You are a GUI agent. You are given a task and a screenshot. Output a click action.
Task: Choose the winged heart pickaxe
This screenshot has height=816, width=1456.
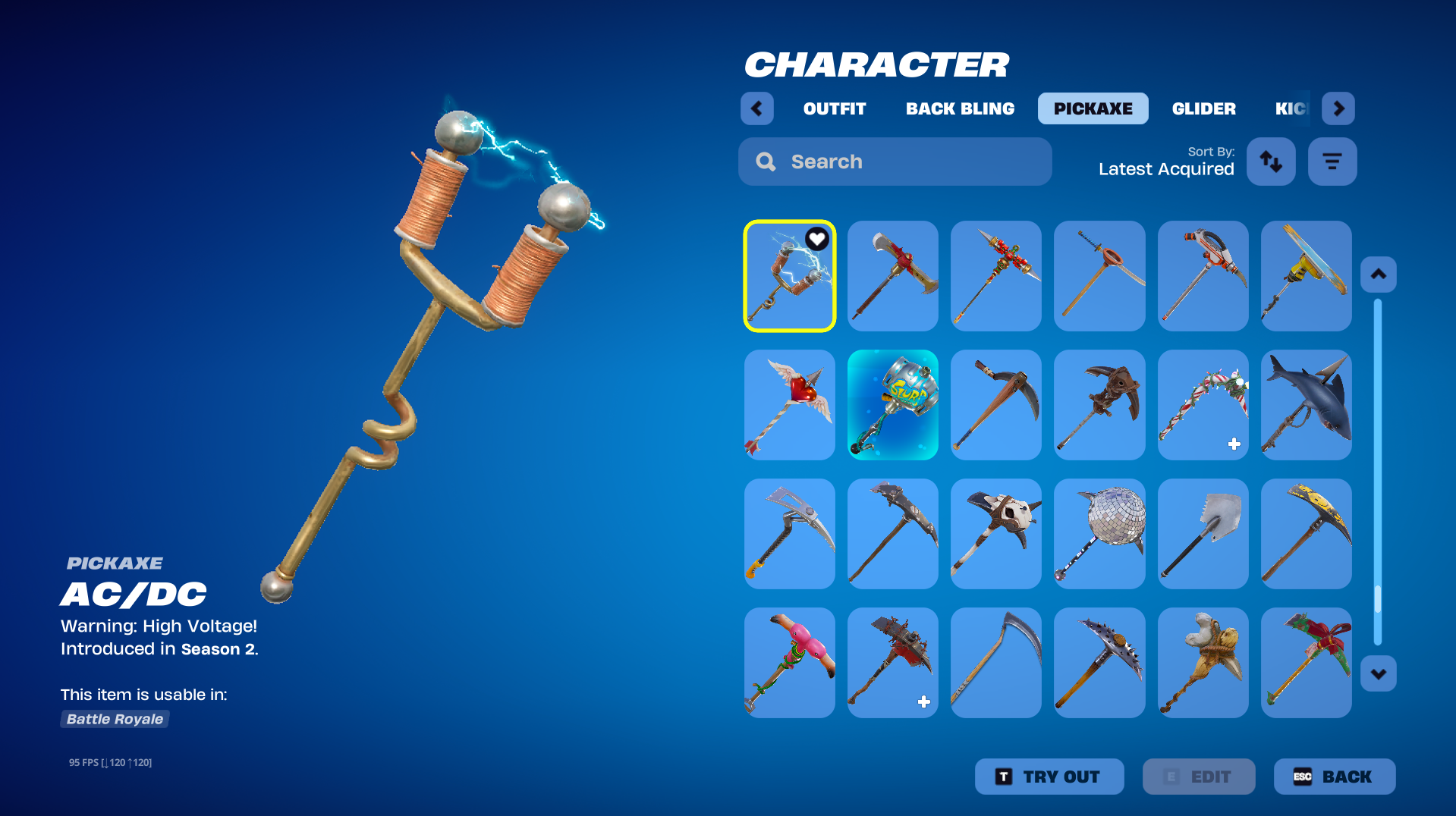point(789,405)
